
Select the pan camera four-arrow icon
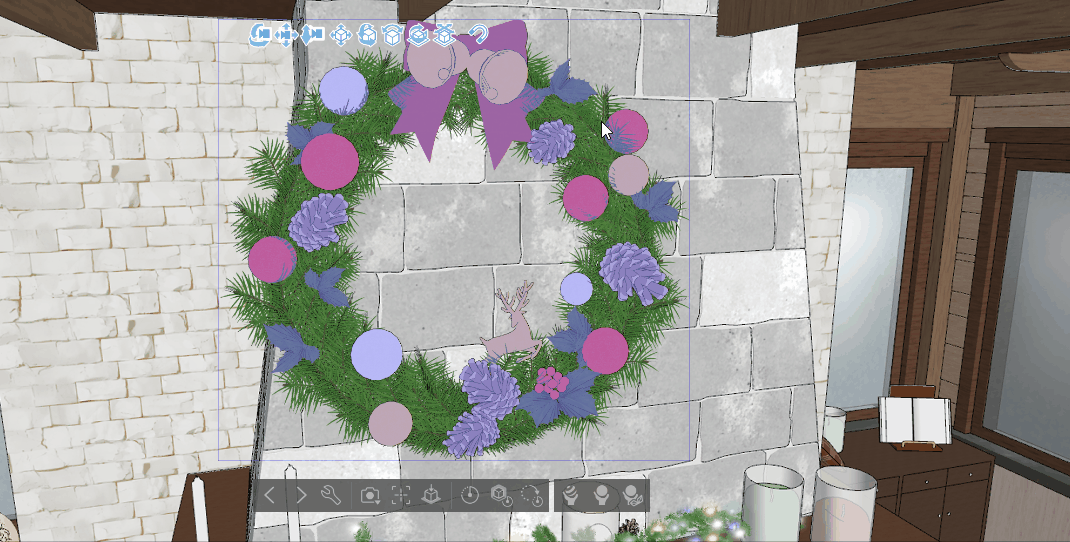pyautogui.click(x=286, y=35)
